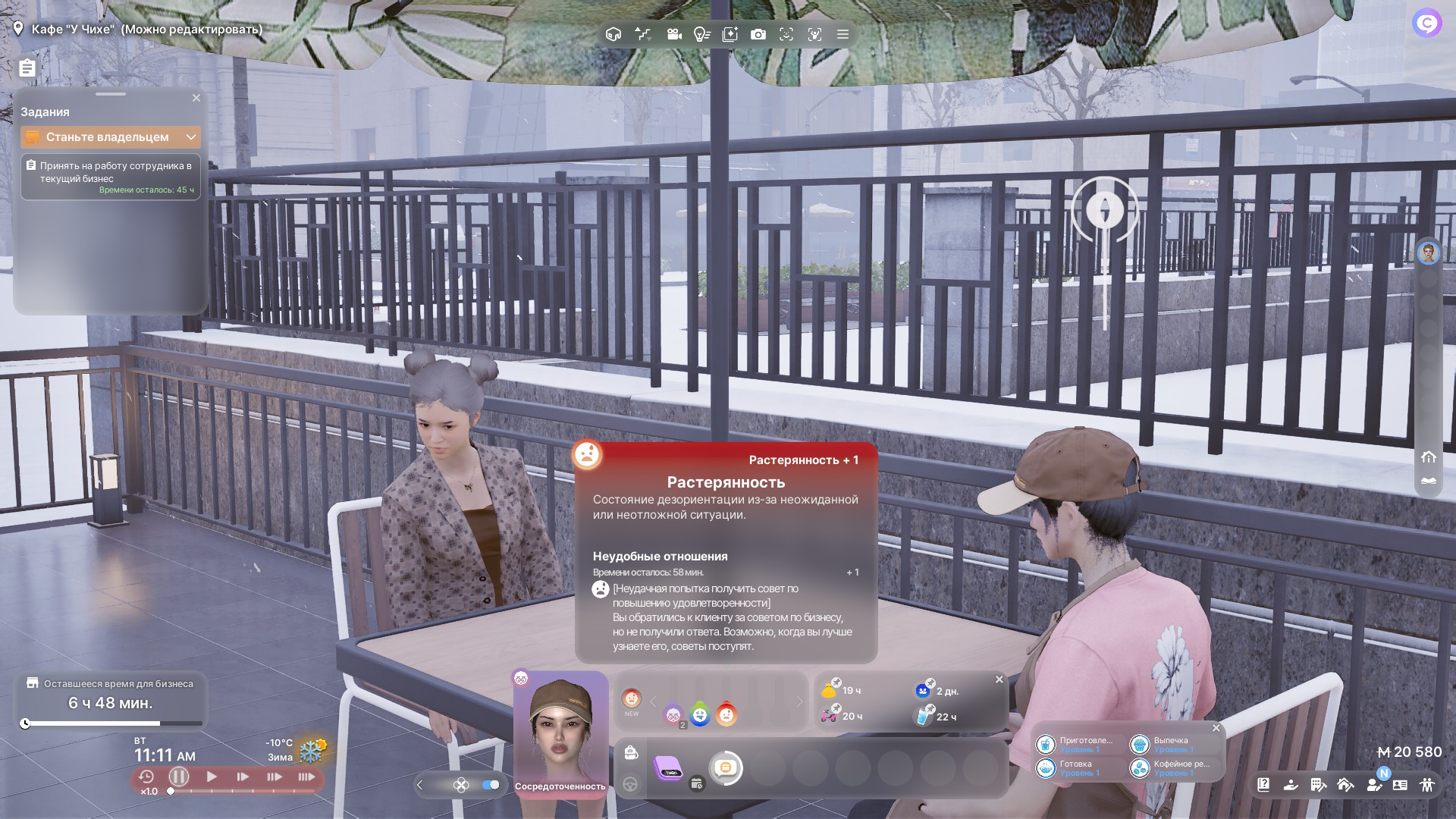Open the Выпечка baking skill
This screenshot has width=1456, height=819.
[1140, 745]
